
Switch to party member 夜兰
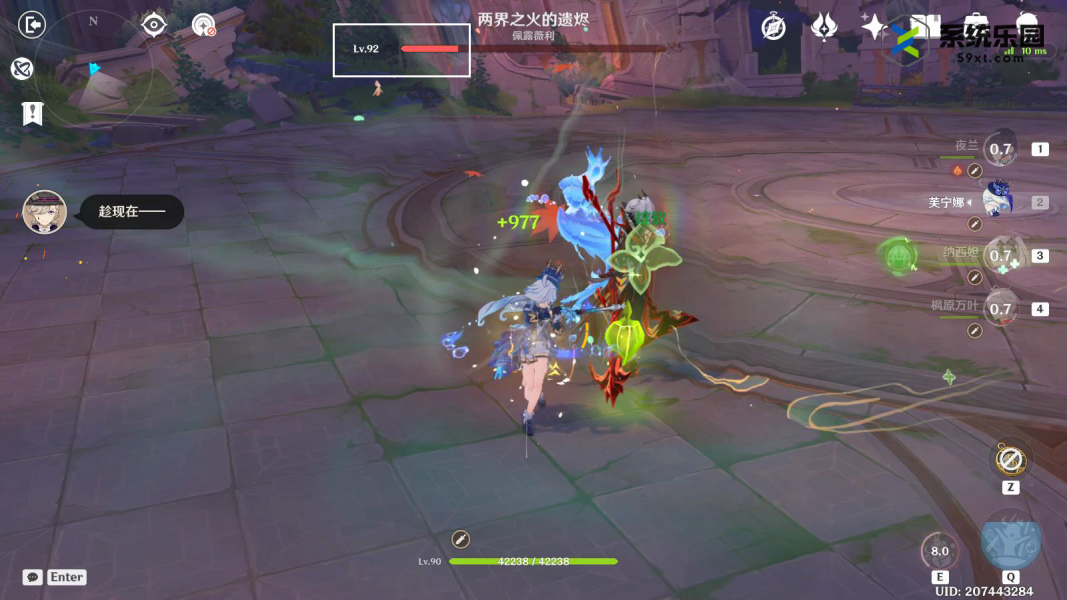pos(1000,150)
